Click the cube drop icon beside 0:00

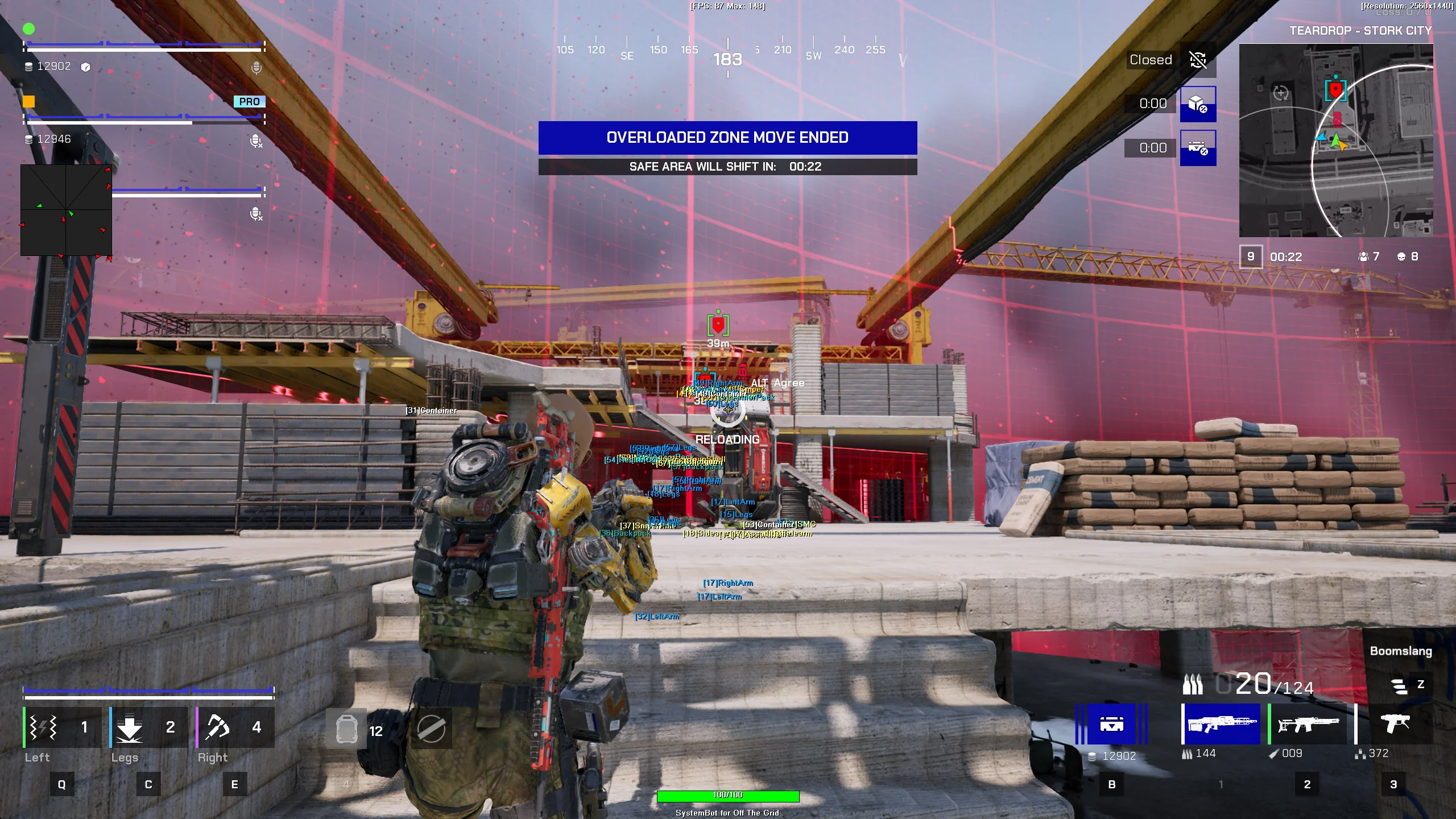click(x=1198, y=104)
